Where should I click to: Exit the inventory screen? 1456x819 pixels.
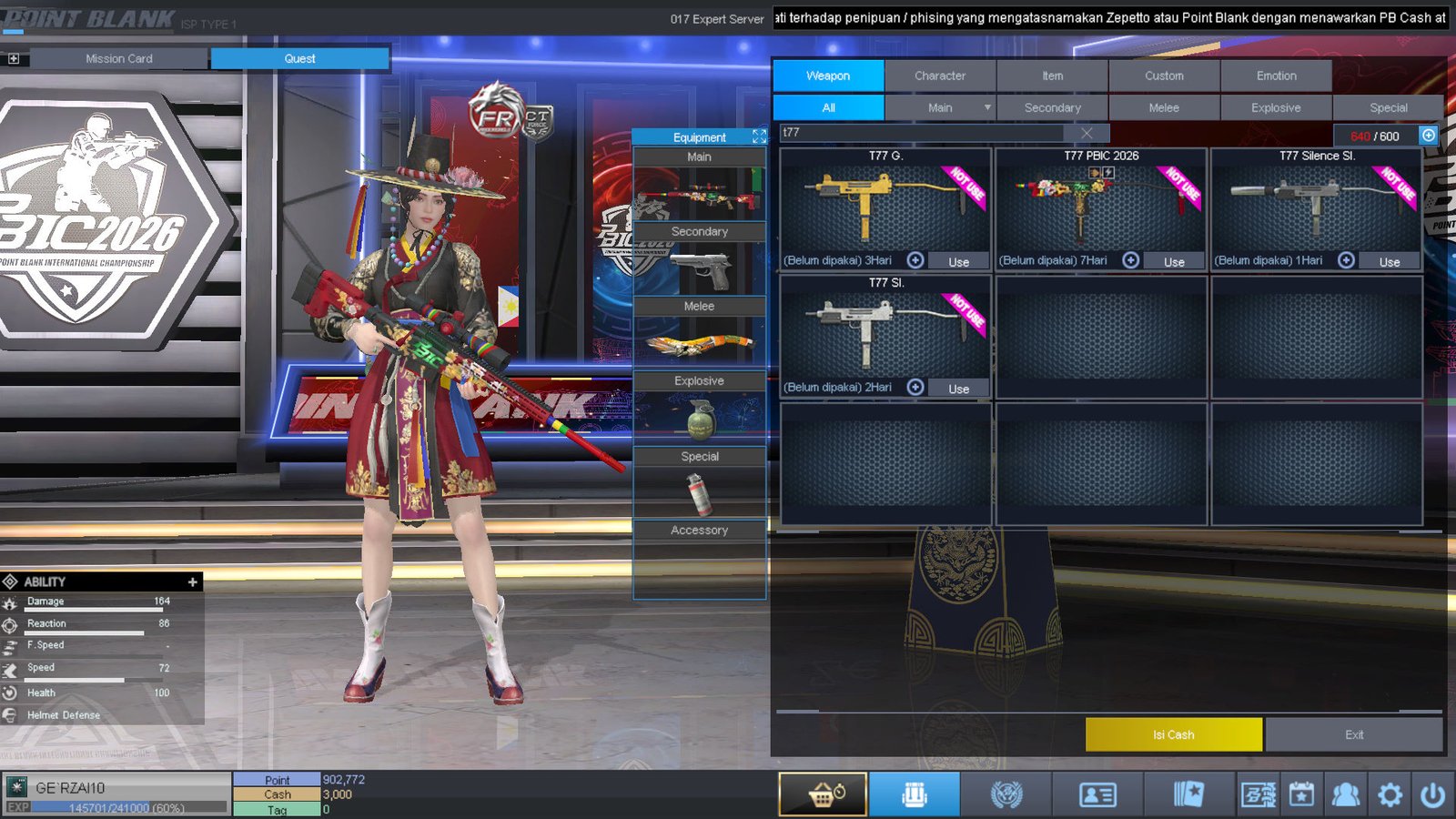(1354, 734)
